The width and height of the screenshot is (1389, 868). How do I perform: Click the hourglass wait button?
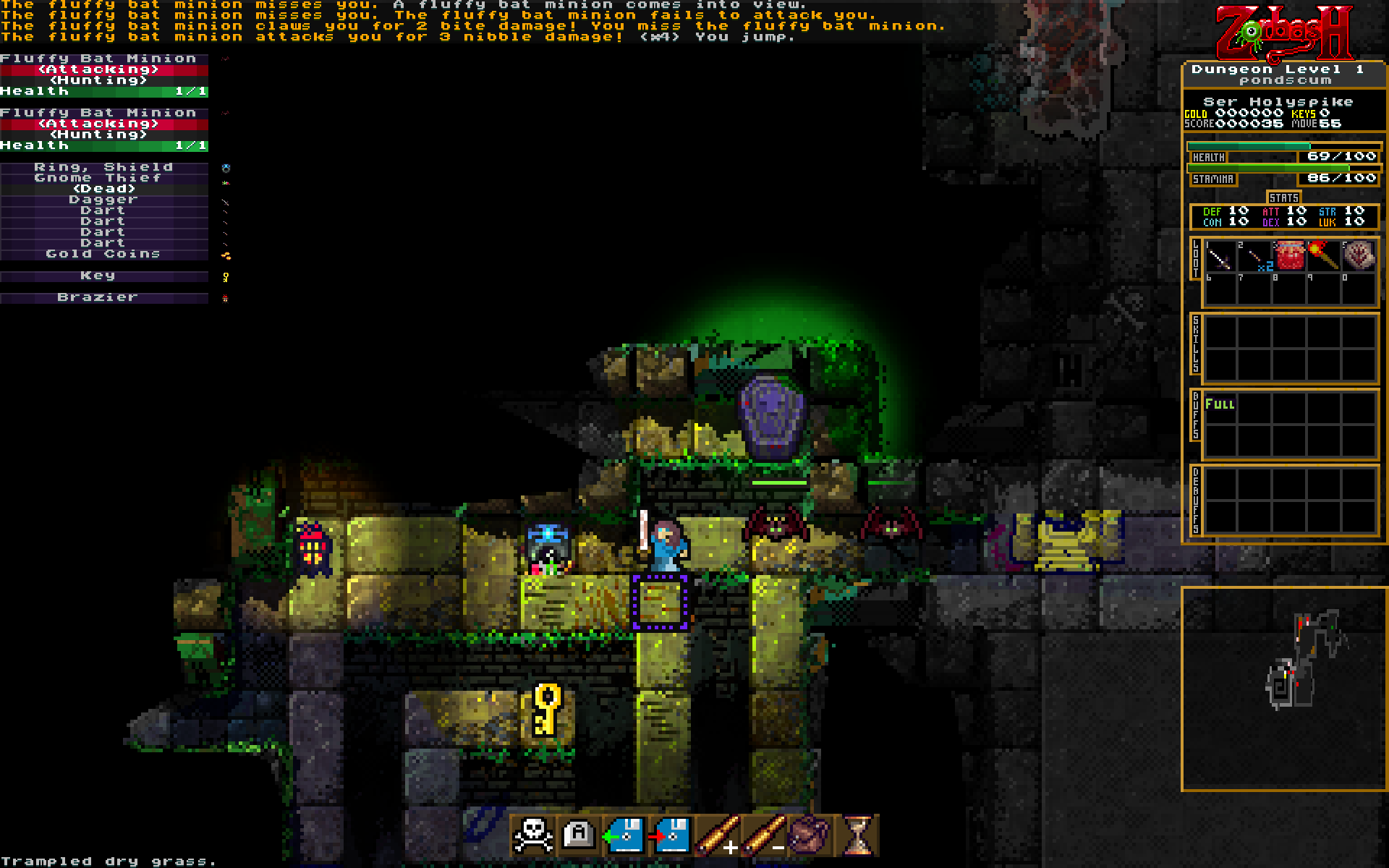857,836
